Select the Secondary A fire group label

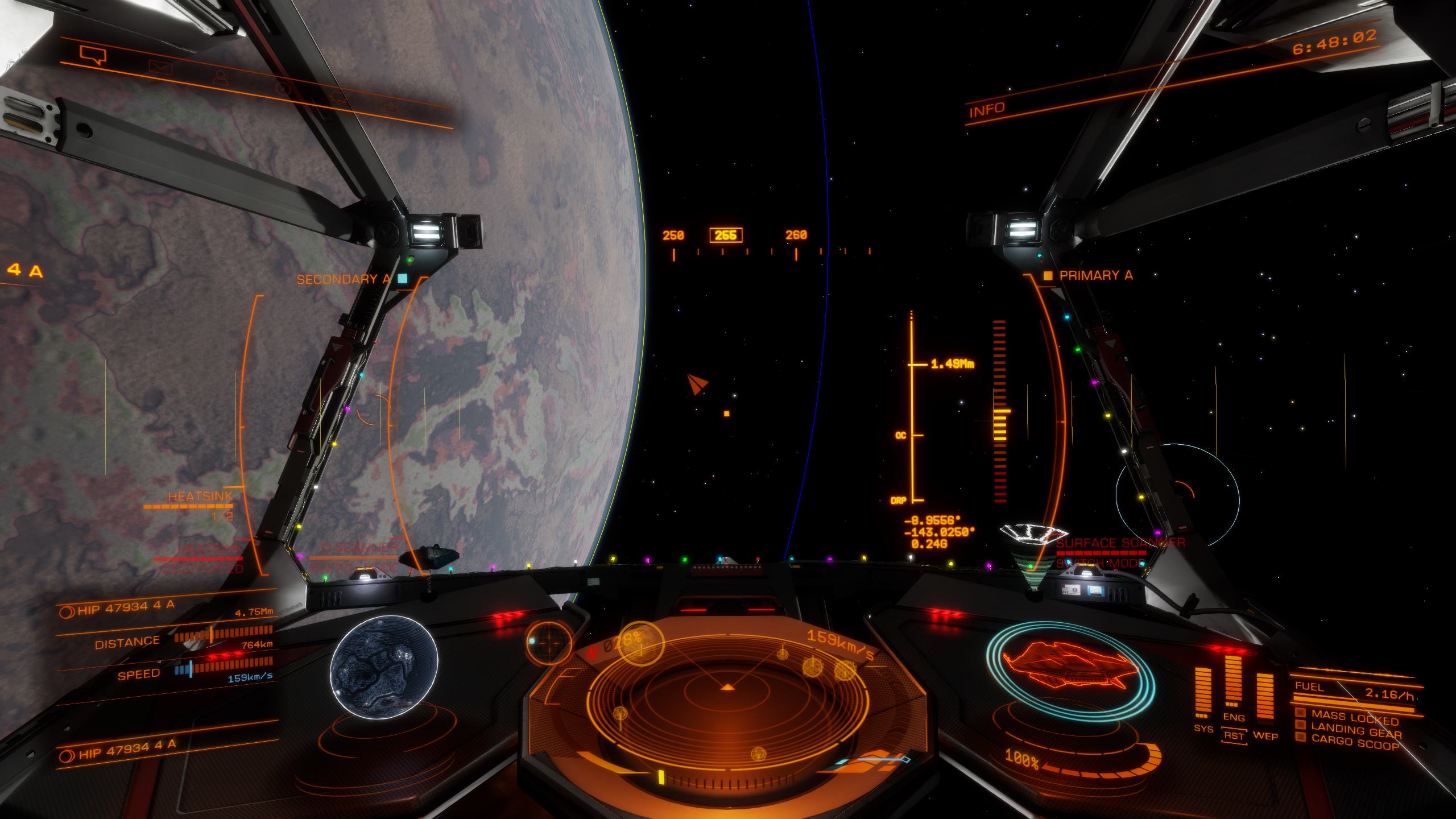344,279
